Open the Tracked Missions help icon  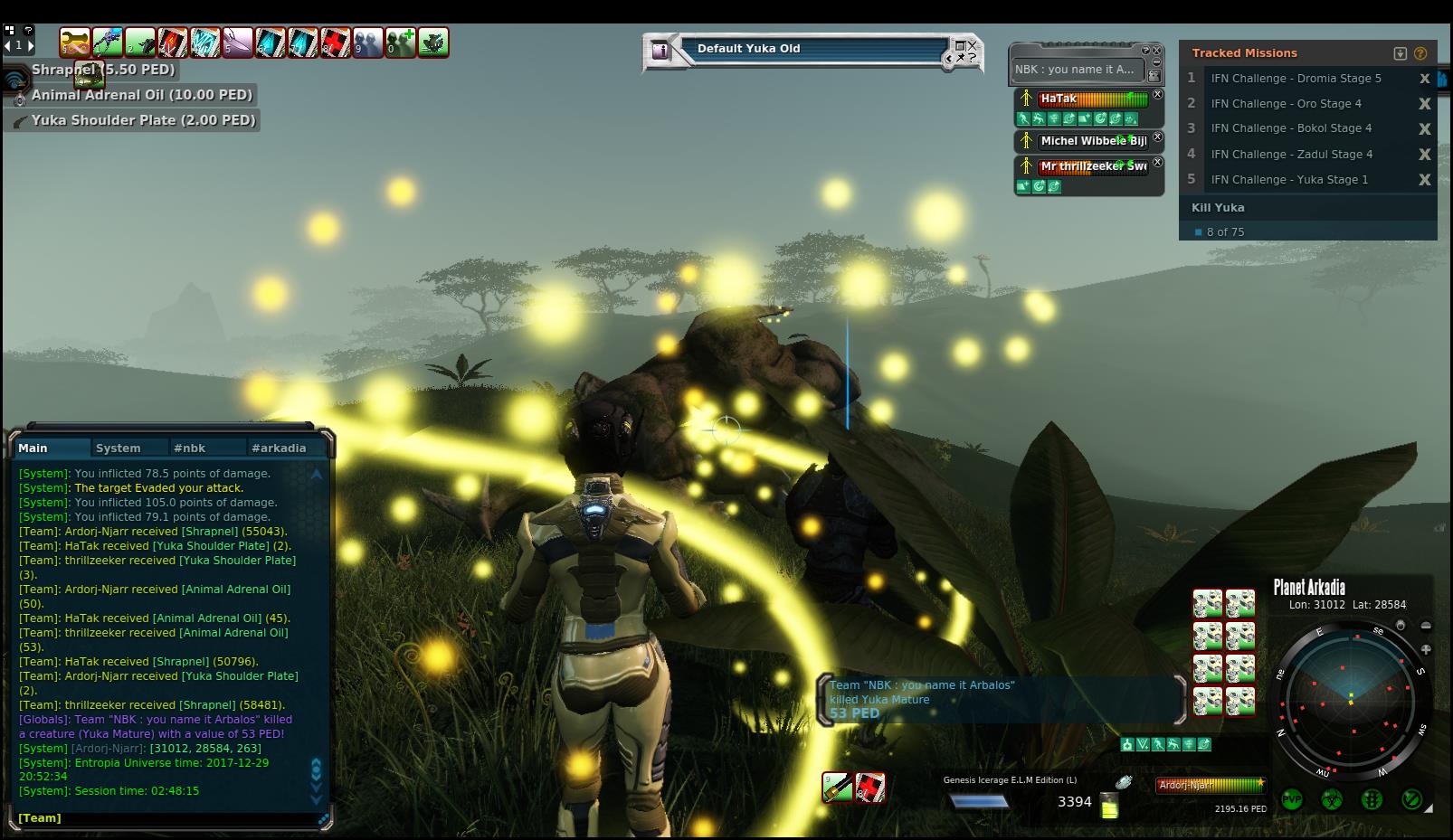[1420, 53]
